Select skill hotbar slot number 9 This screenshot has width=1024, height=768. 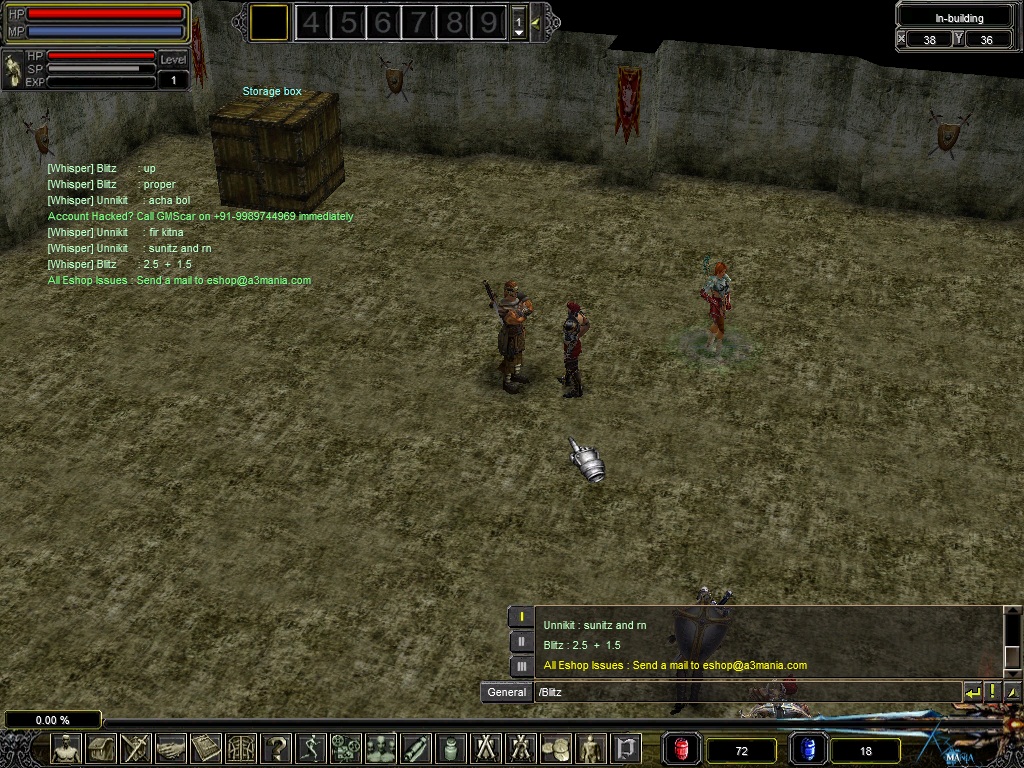click(489, 22)
